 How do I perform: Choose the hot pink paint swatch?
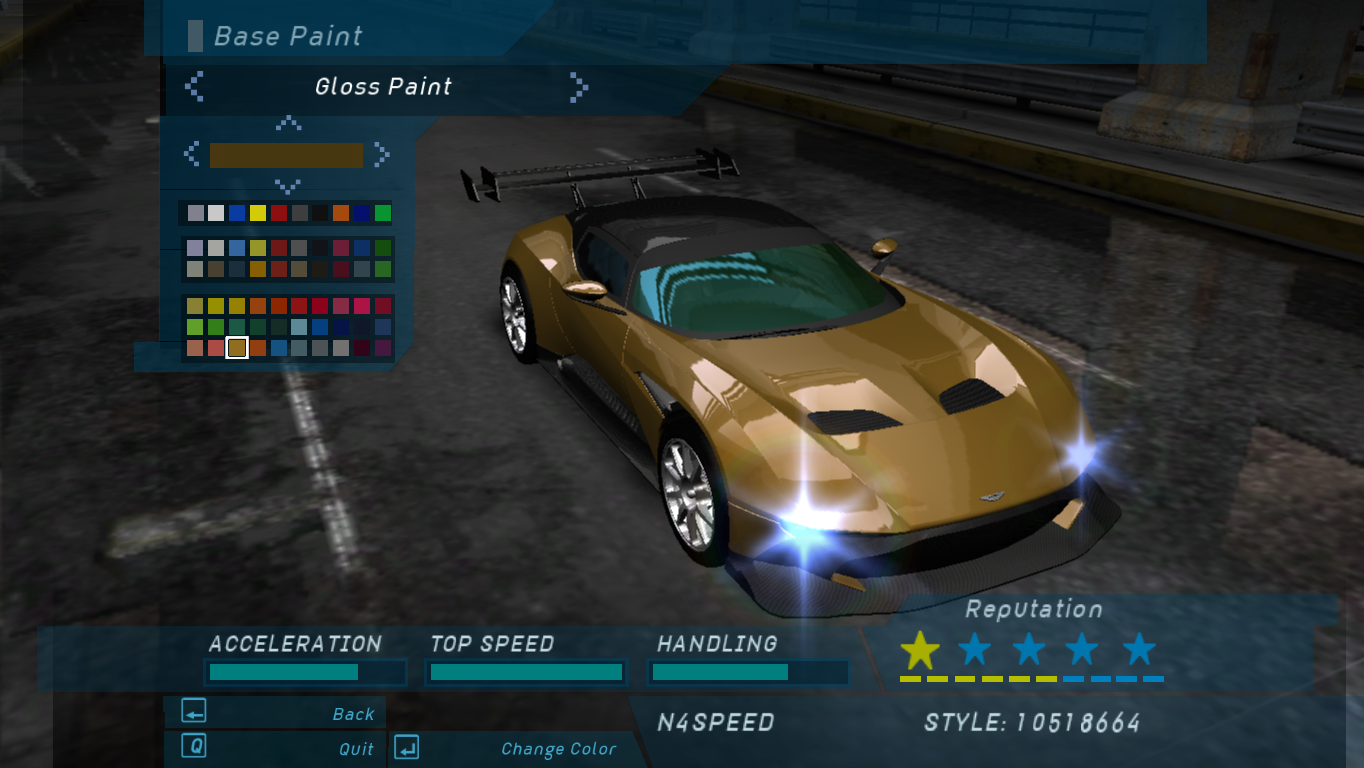(362, 306)
